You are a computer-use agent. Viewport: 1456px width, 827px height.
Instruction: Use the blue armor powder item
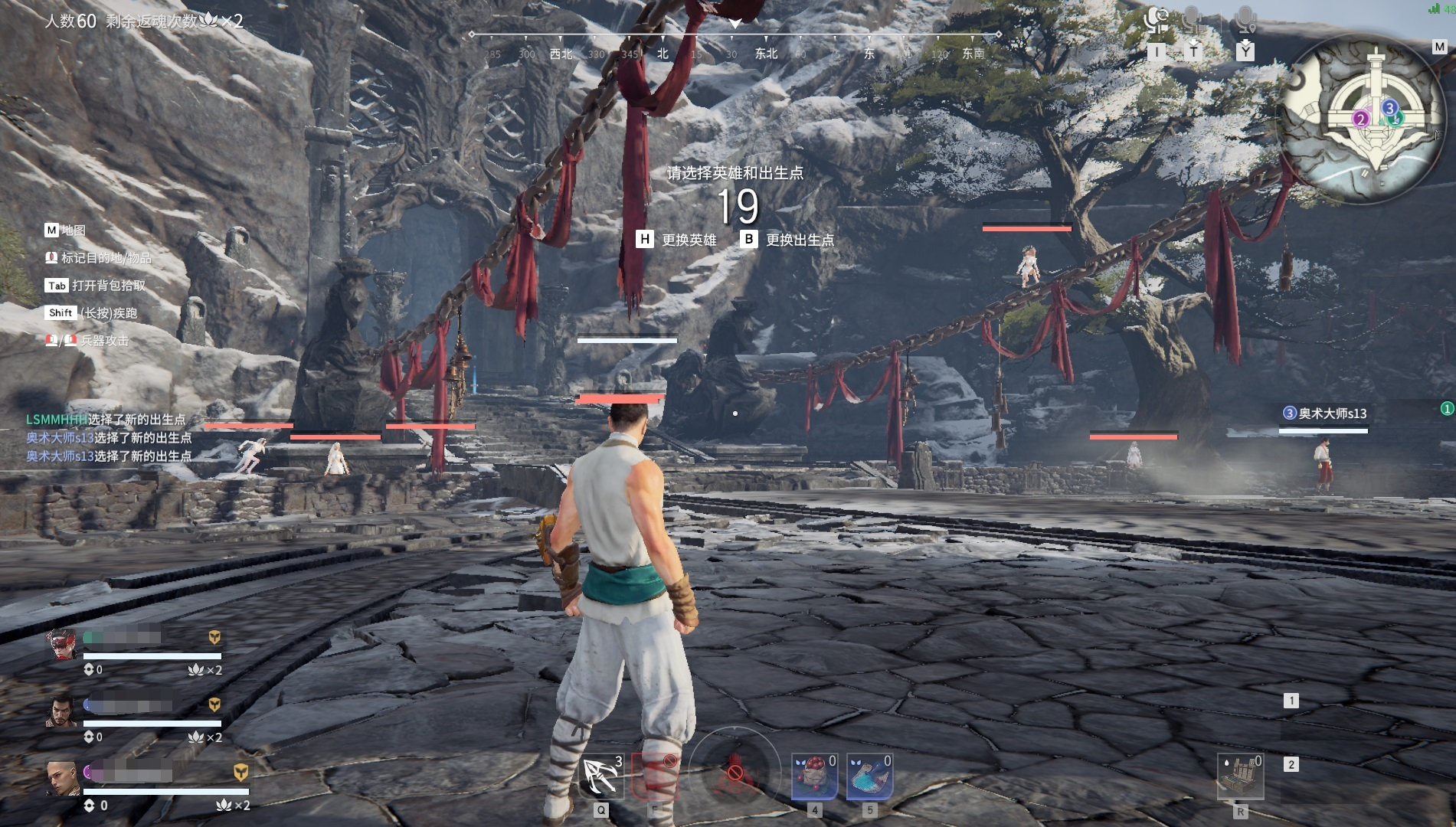point(869,776)
